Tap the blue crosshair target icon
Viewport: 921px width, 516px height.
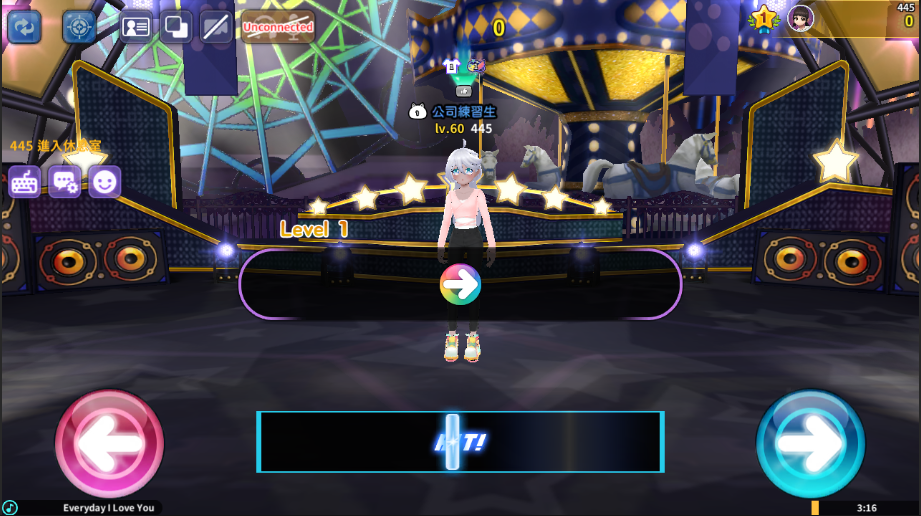[80, 27]
